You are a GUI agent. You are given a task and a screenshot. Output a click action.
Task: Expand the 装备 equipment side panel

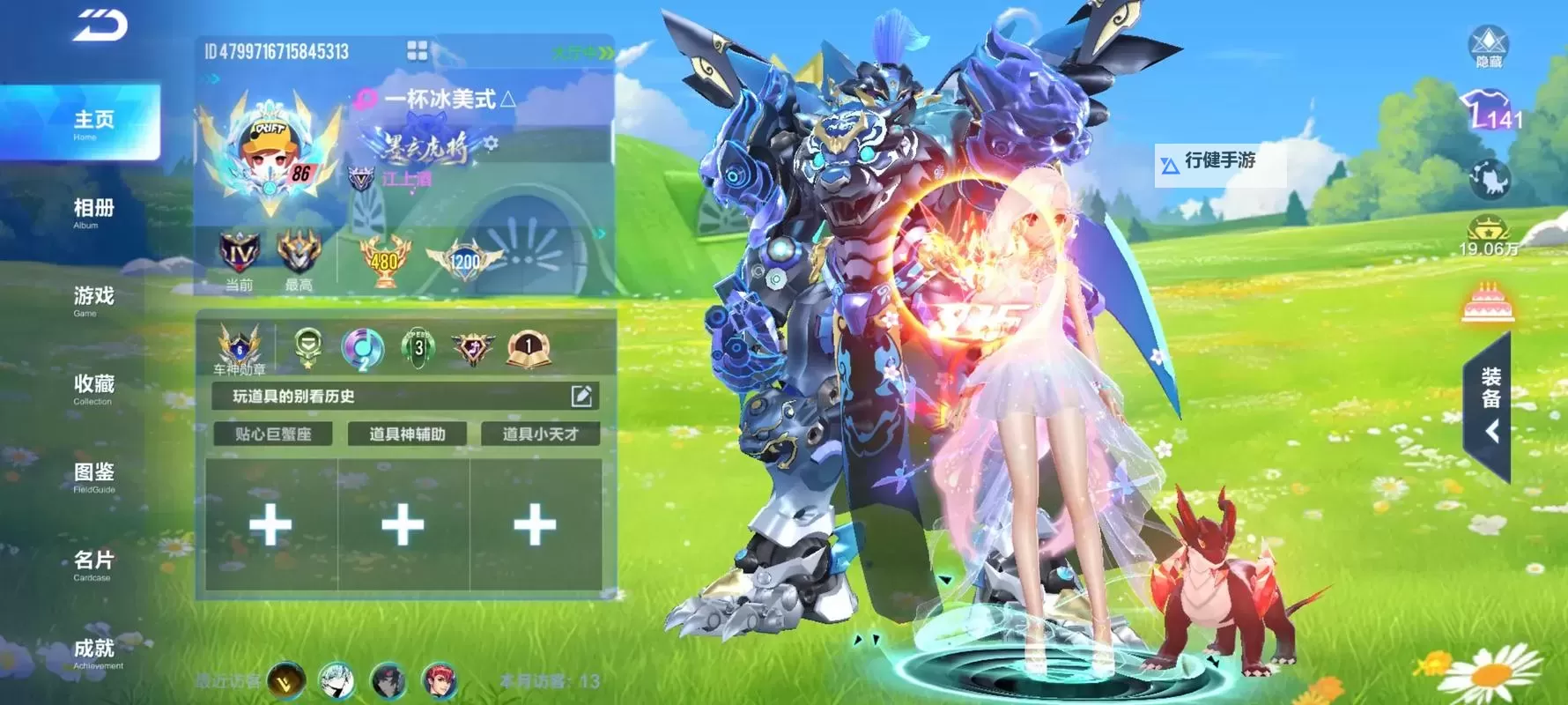pos(1490,407)
